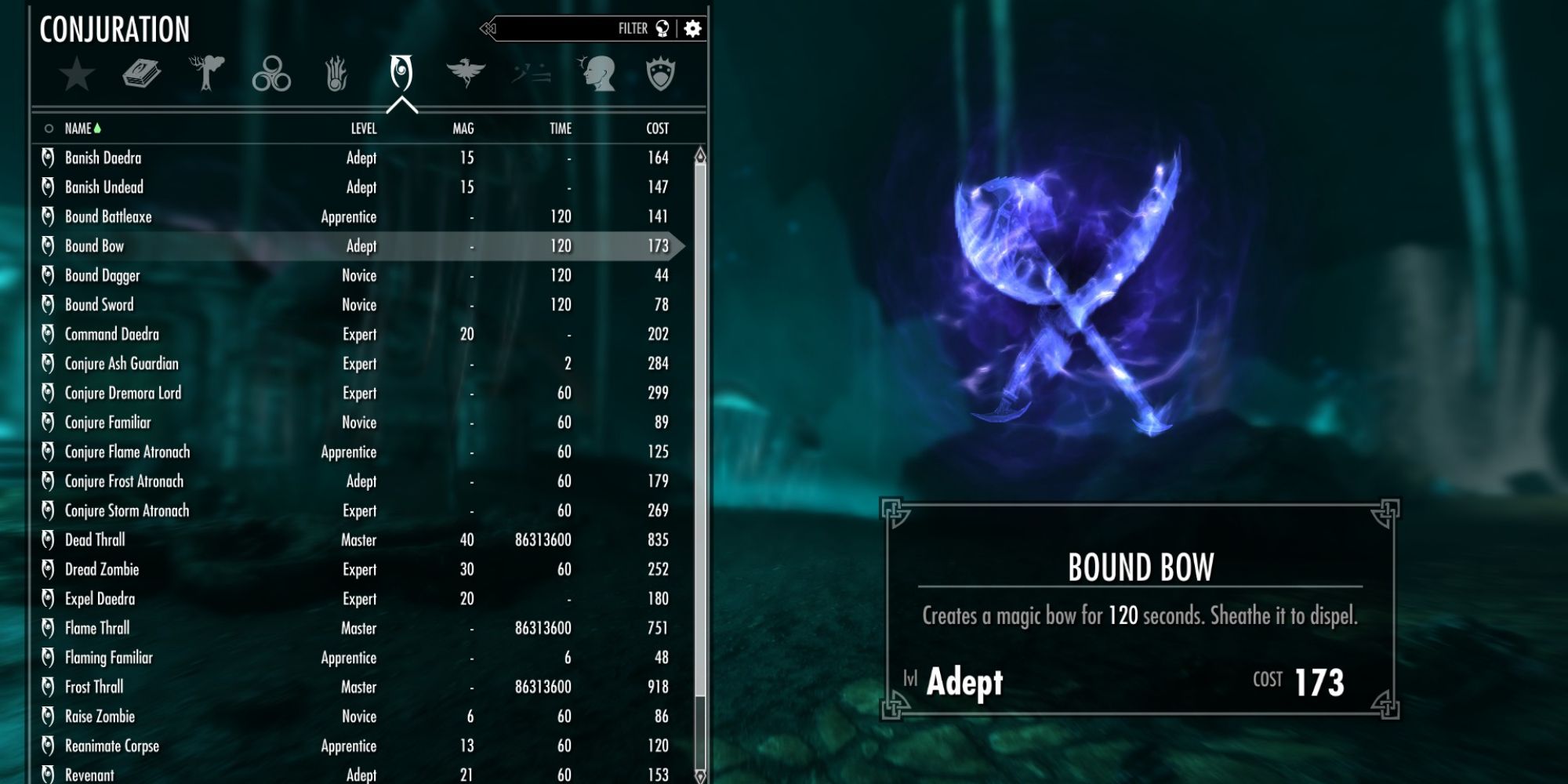Open the phoenix Restoration school icon
The image size is (1568, 784).
(x=466, y=72)
